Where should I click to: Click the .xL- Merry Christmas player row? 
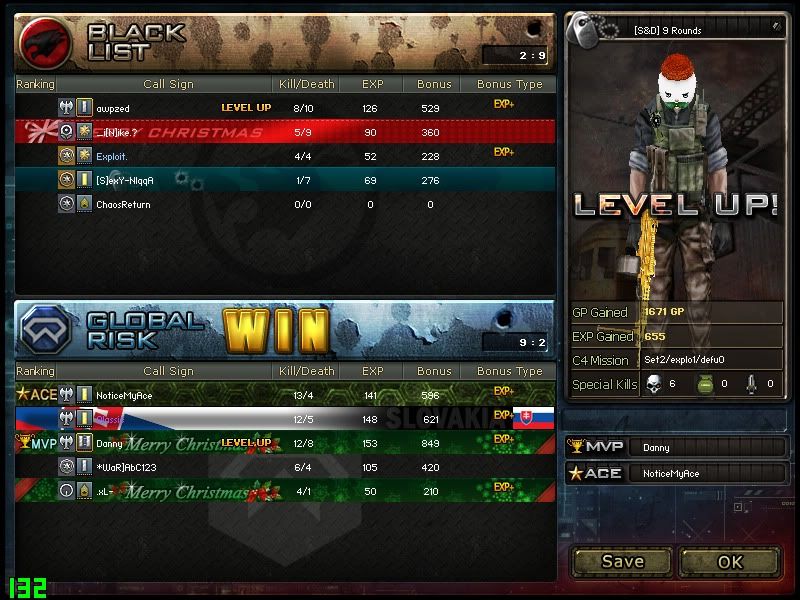285,491
